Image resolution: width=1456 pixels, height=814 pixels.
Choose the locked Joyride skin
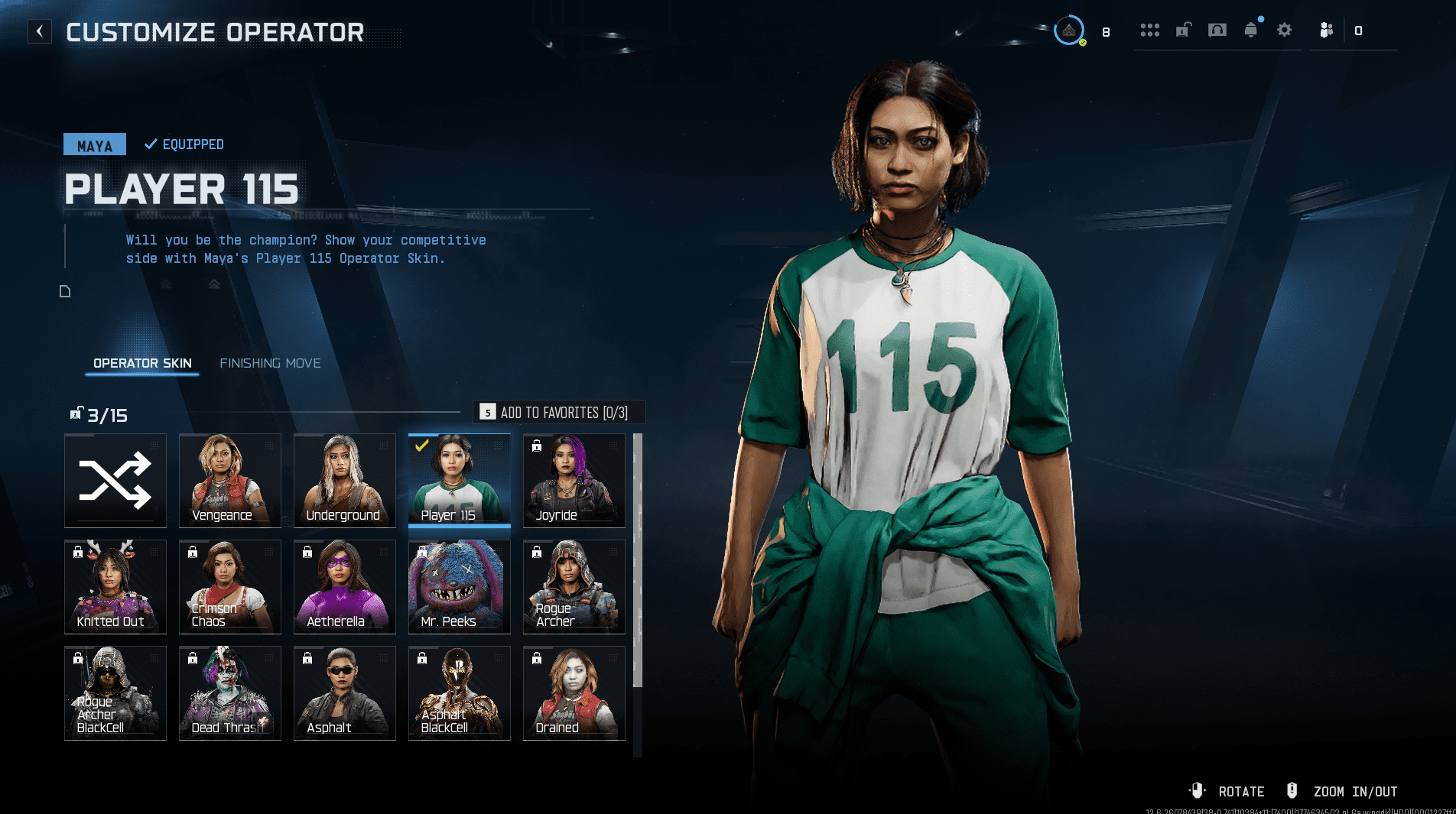[x=574, y=481]
